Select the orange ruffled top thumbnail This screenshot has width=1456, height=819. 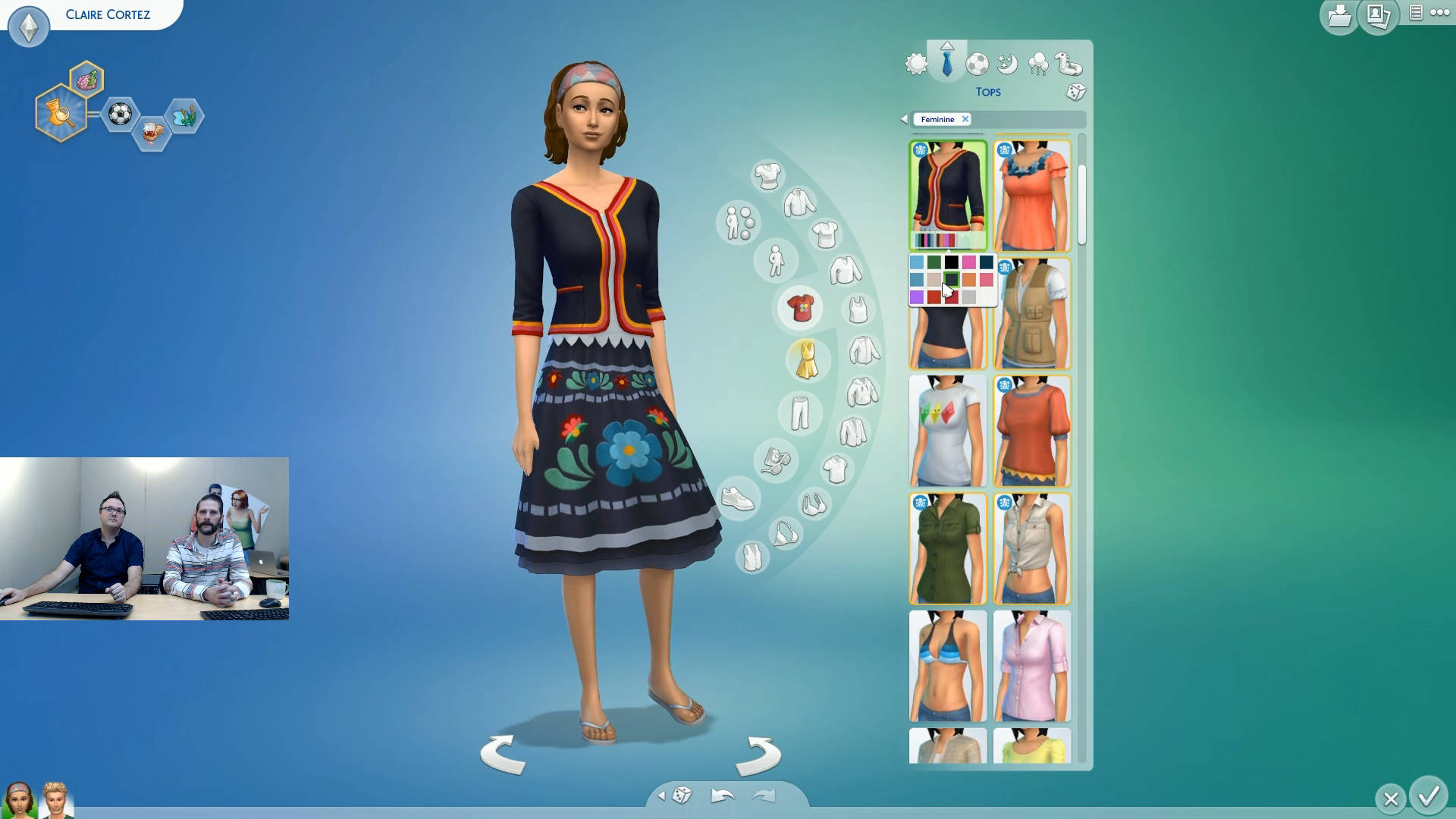click(1032, 196)
